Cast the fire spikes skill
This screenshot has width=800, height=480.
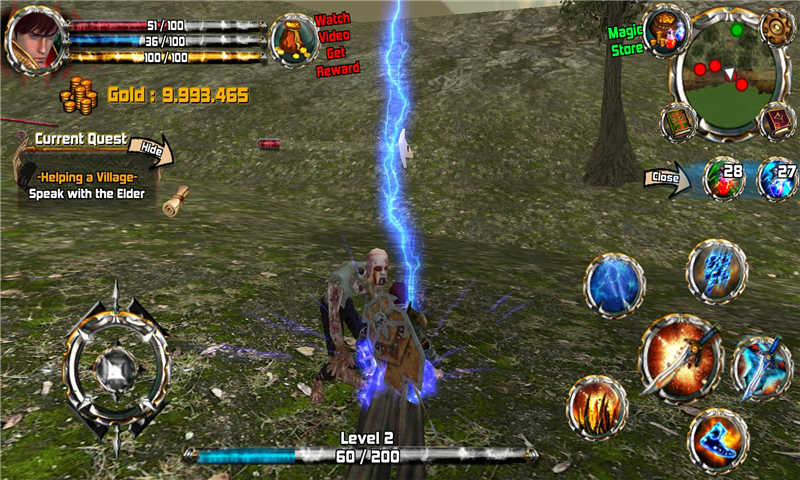(x=598, y=407)
